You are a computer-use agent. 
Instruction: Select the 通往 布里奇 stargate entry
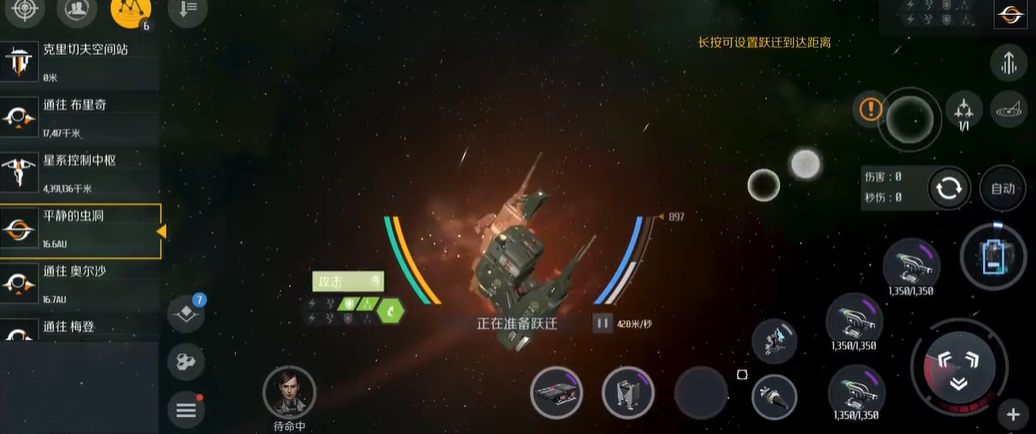tap(80, 117)
